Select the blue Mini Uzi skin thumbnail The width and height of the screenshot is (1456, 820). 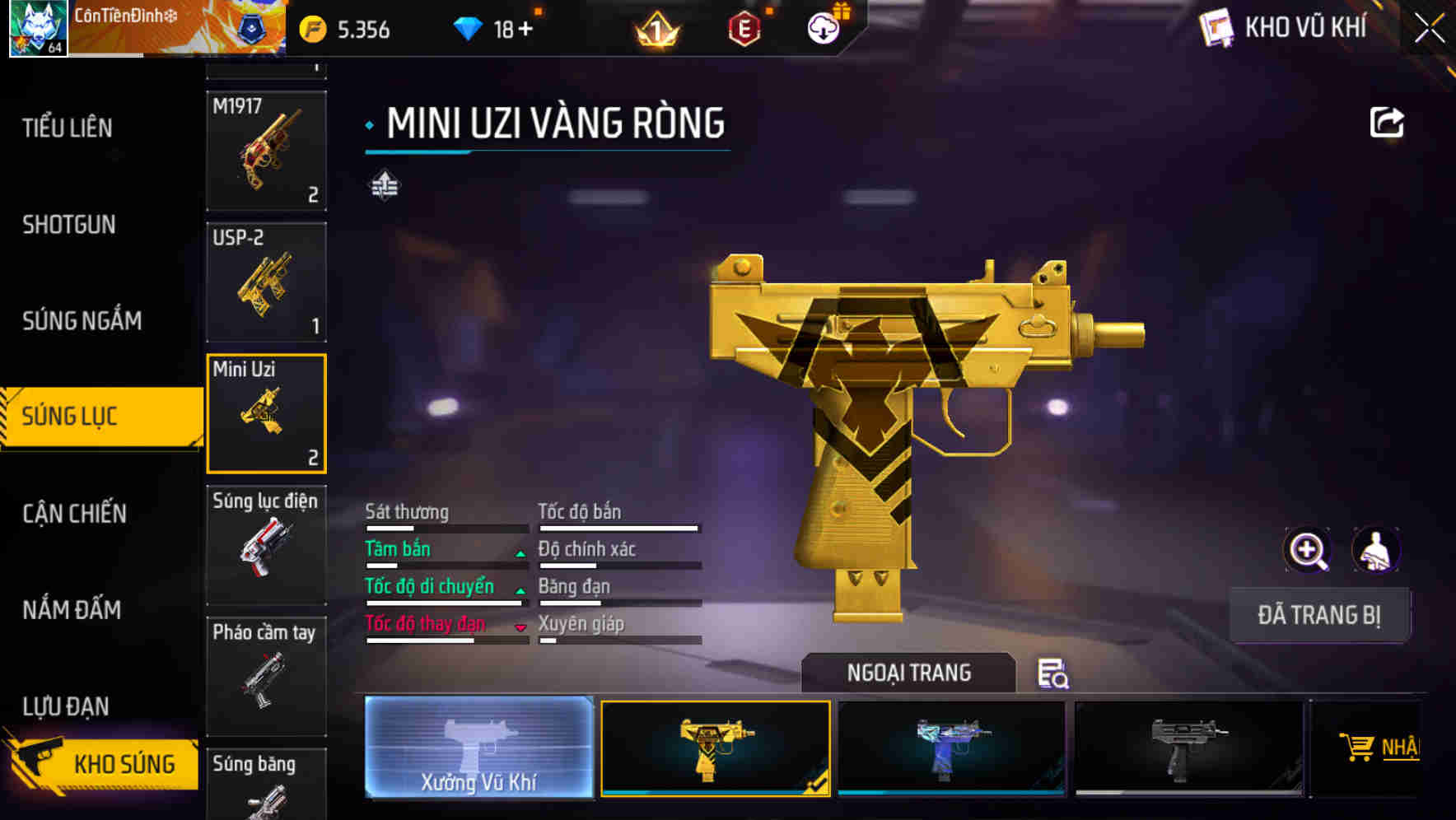[952, 748]
